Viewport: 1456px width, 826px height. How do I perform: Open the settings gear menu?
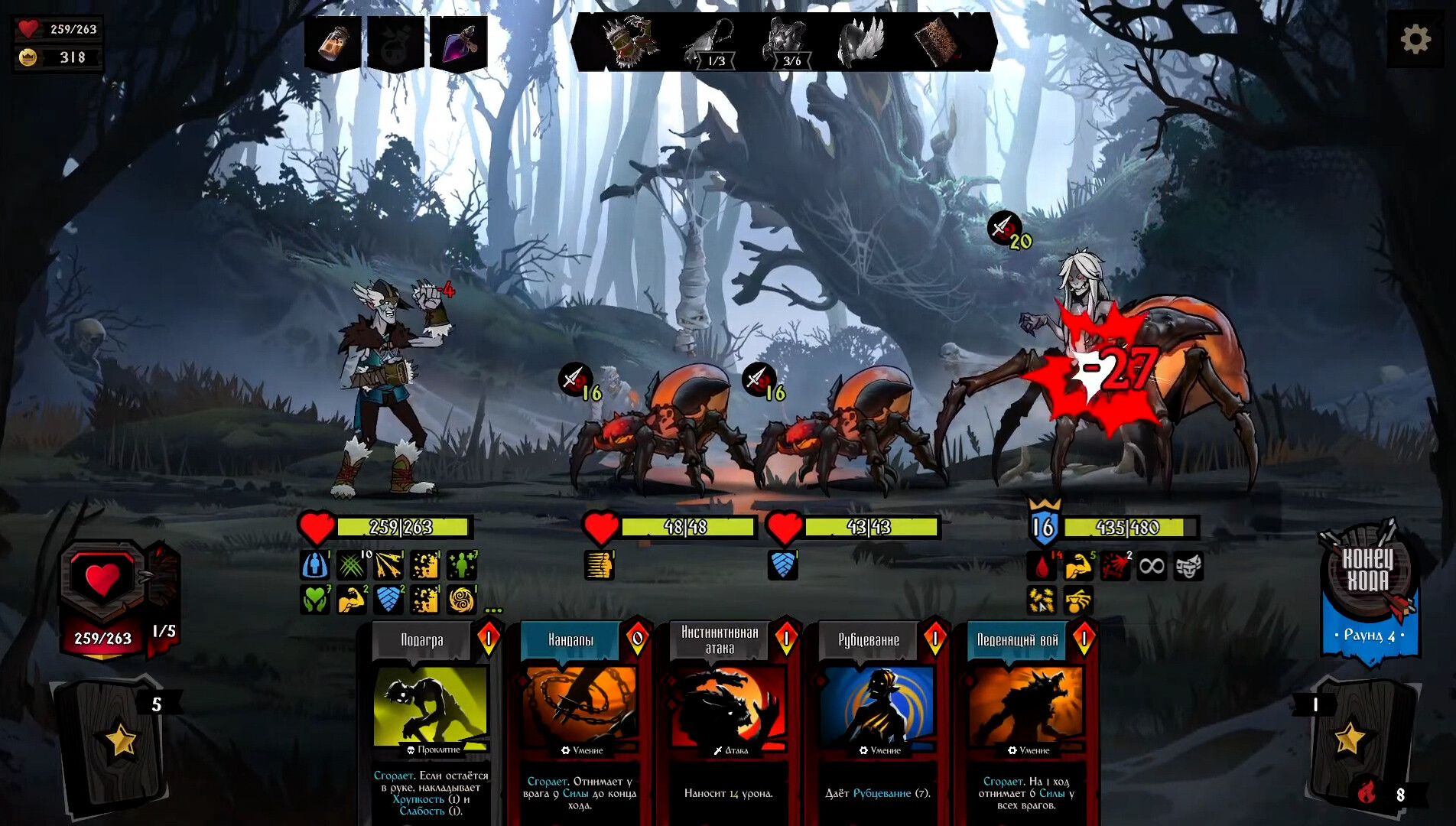pyautogui.click(x=1415, y=39)
